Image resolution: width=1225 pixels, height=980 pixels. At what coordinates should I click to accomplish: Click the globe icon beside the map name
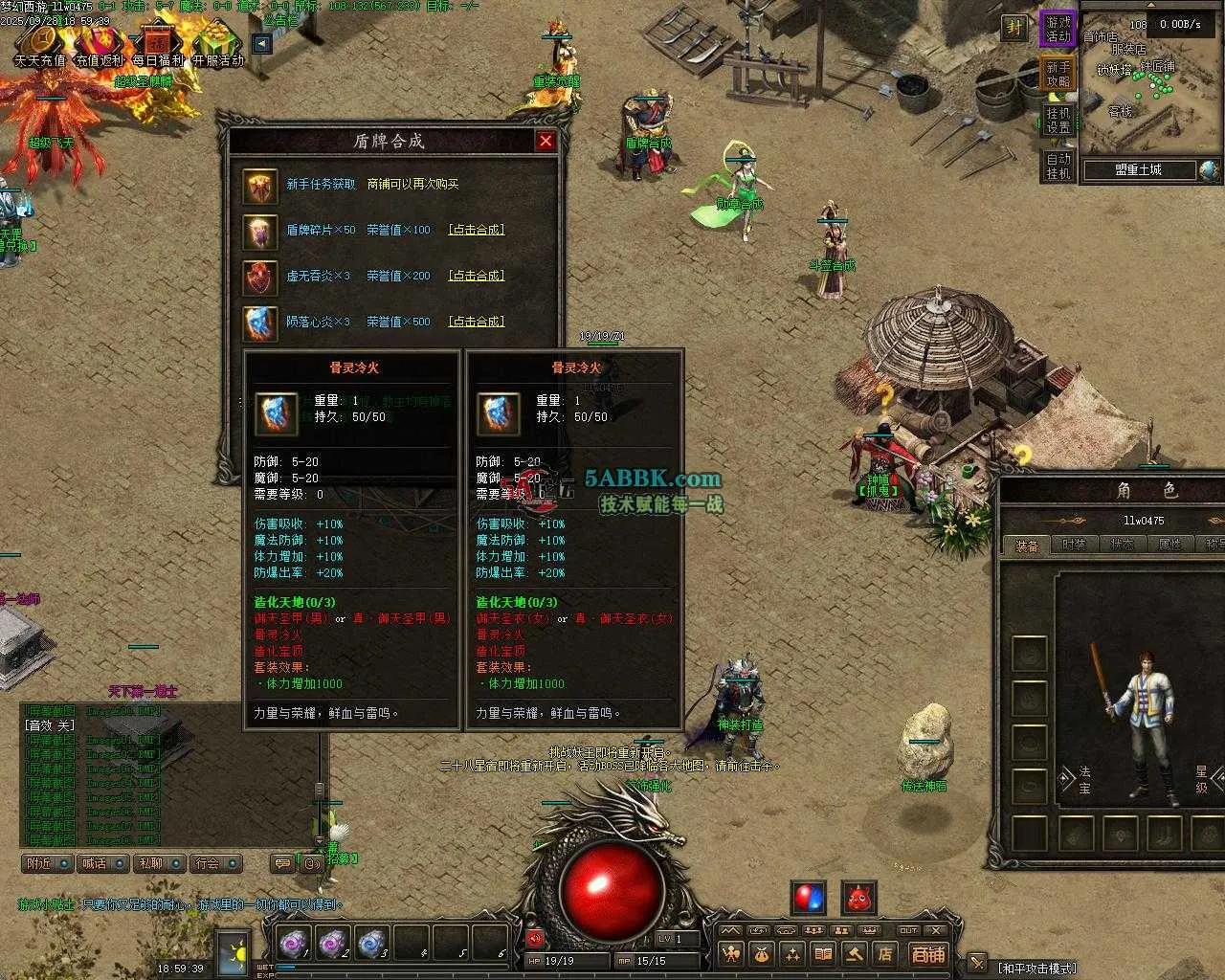[x=1209, y=170]
